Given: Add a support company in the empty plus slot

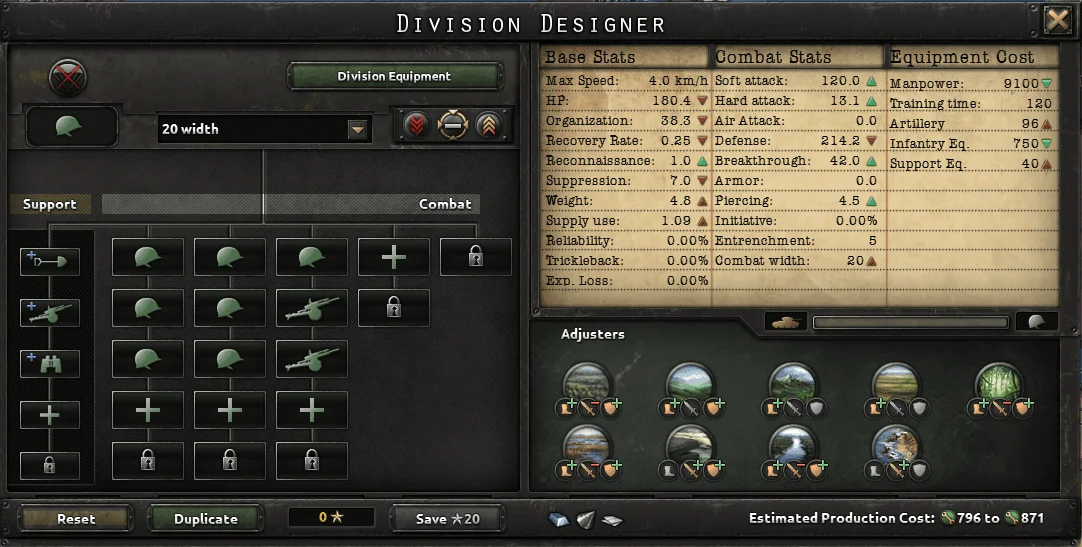Looking at the screenshot, I should [49, 414].
